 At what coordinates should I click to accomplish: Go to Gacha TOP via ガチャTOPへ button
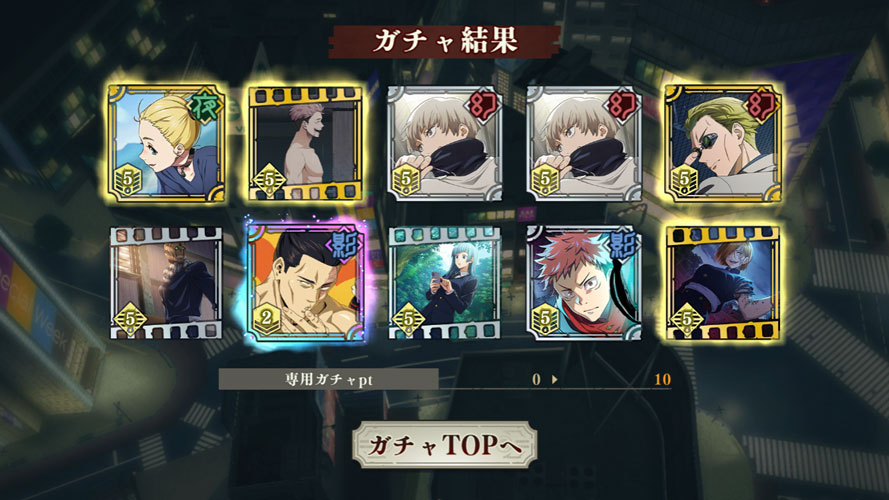pyautogui.click(x=444, y=445)
